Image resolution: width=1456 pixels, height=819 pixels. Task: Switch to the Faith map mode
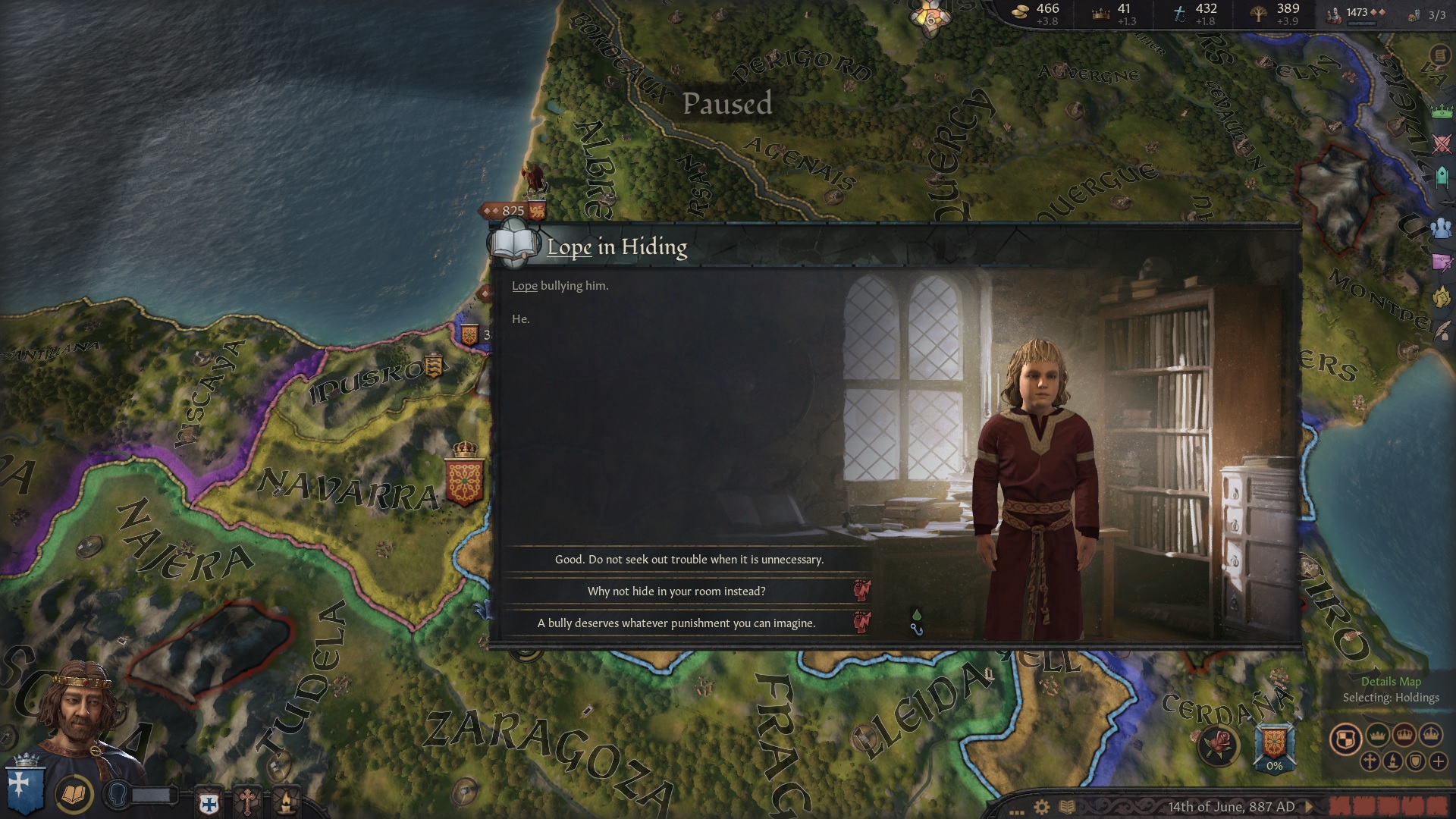point(1370,761)
